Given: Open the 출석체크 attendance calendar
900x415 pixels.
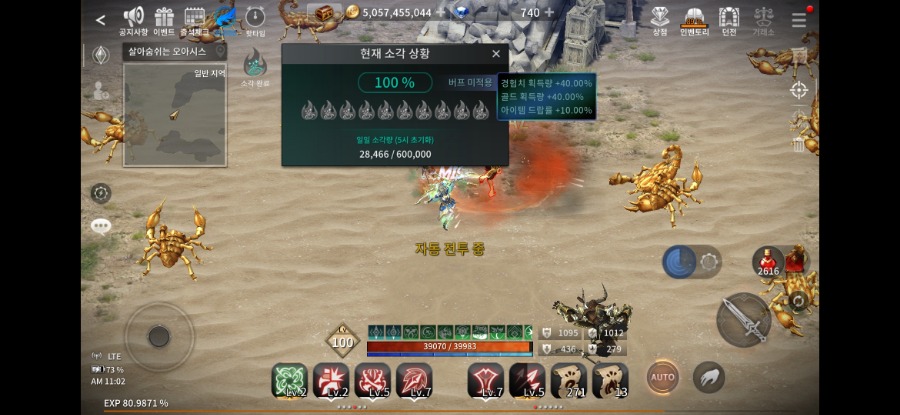Looking at the screenshot, I should click(195, 20).
